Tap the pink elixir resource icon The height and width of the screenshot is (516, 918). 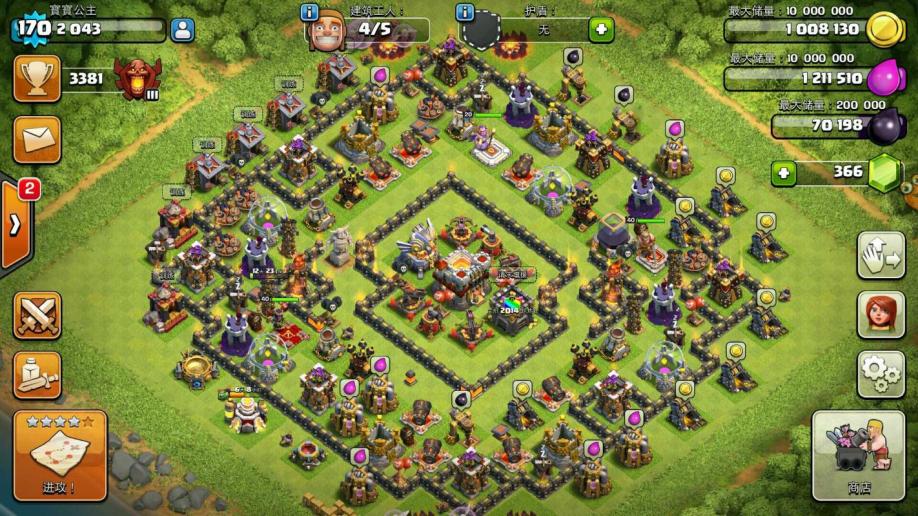click(x=885, y=77)
